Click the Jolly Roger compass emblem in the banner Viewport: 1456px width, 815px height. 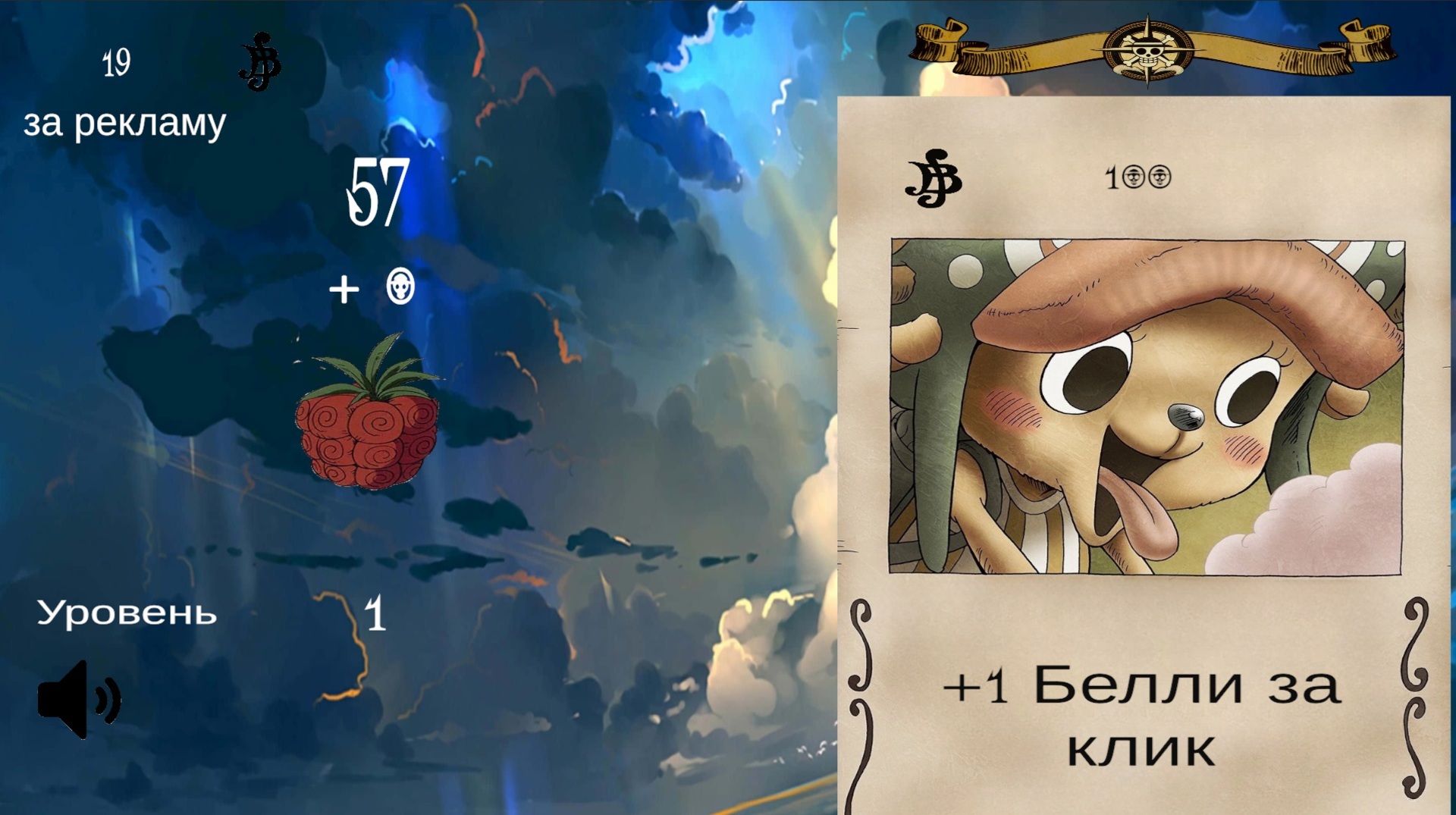pyautogui.click(x=1150, y=51)
